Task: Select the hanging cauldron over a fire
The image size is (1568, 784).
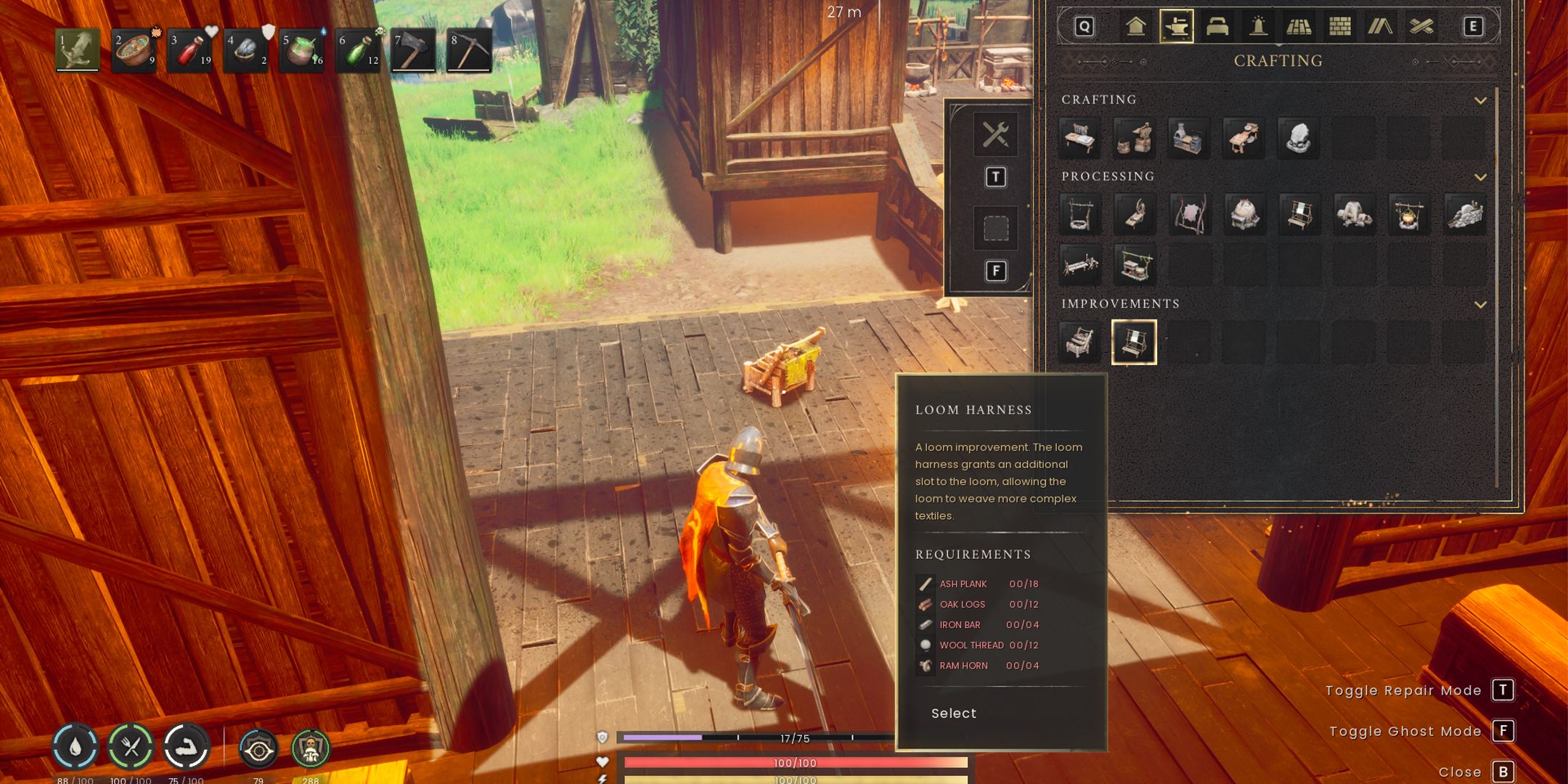Action: tap(1408, 215)
